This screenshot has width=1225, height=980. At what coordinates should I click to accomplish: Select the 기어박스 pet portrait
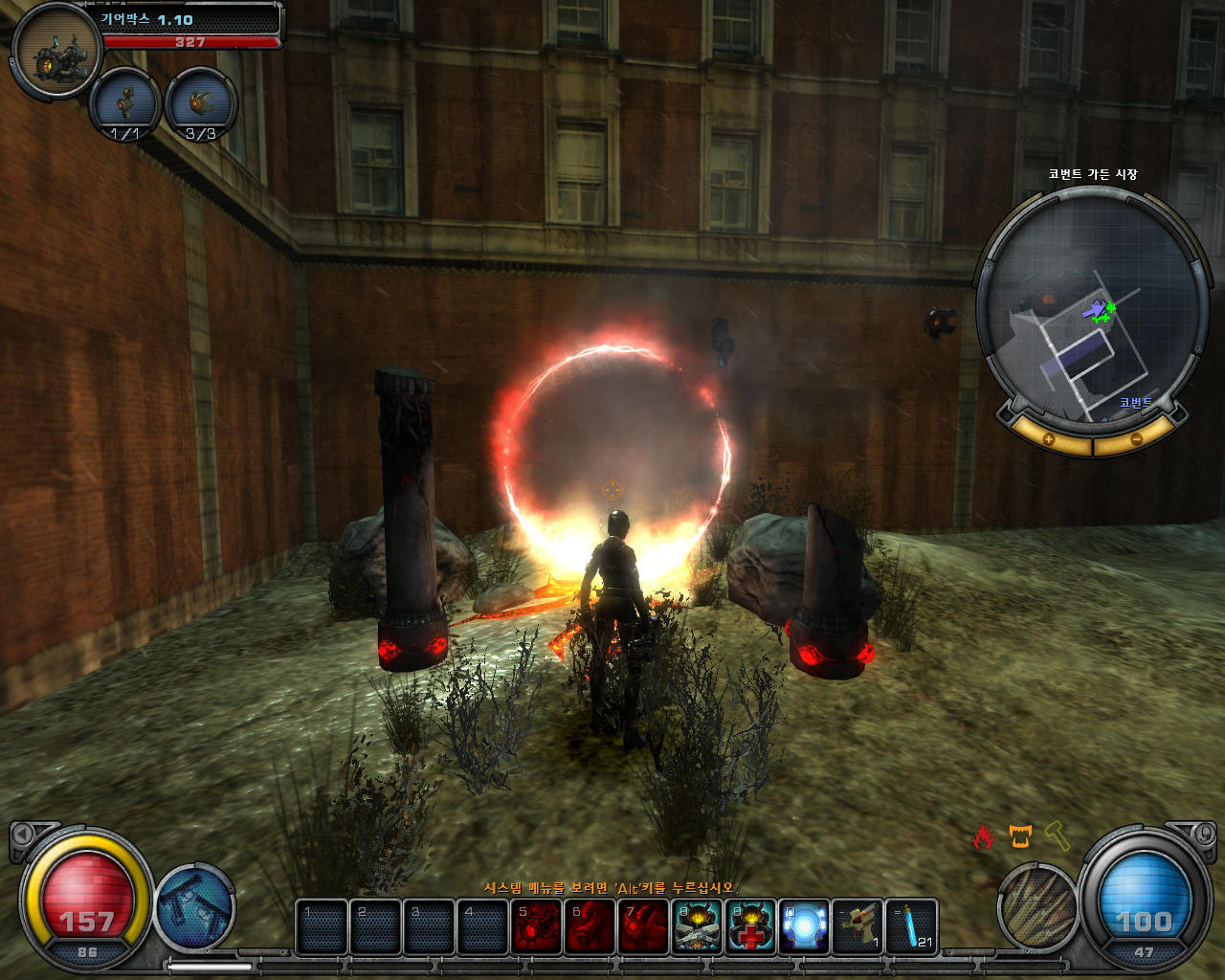pos(56,53)
